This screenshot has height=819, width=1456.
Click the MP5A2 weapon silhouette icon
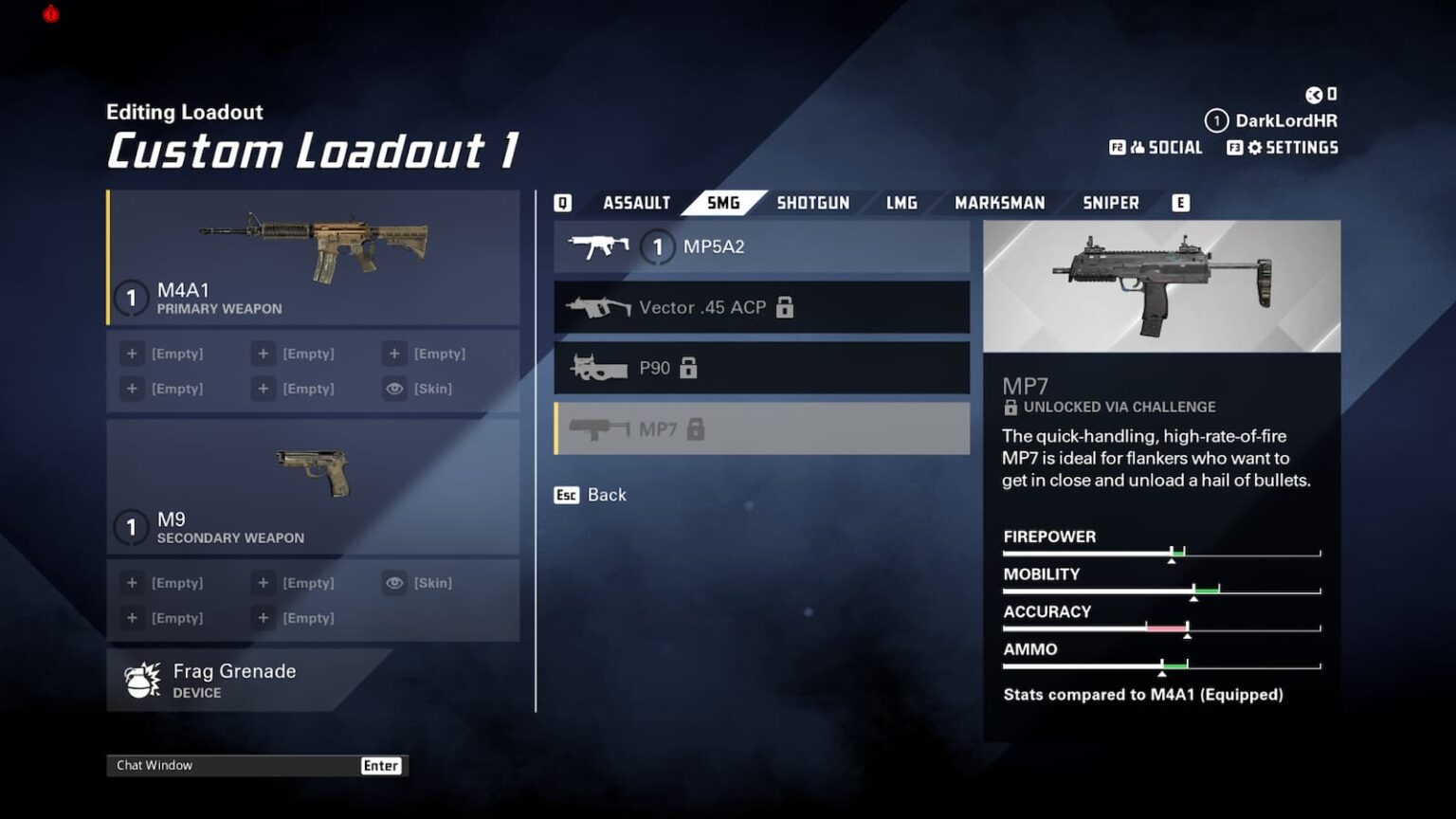click(x=599, y=246)
